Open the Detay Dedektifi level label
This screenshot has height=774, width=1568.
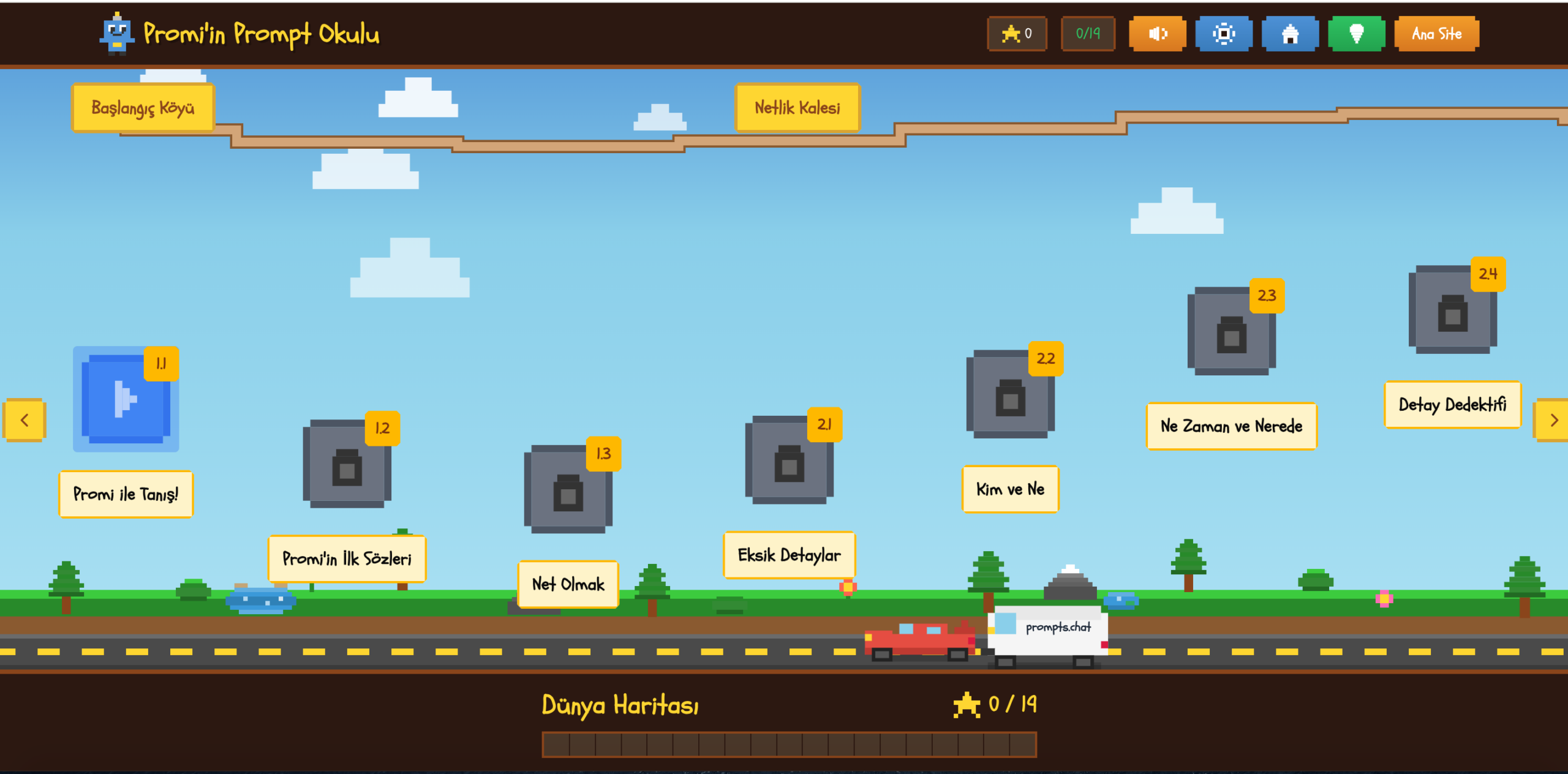[x=1452, y=405]
